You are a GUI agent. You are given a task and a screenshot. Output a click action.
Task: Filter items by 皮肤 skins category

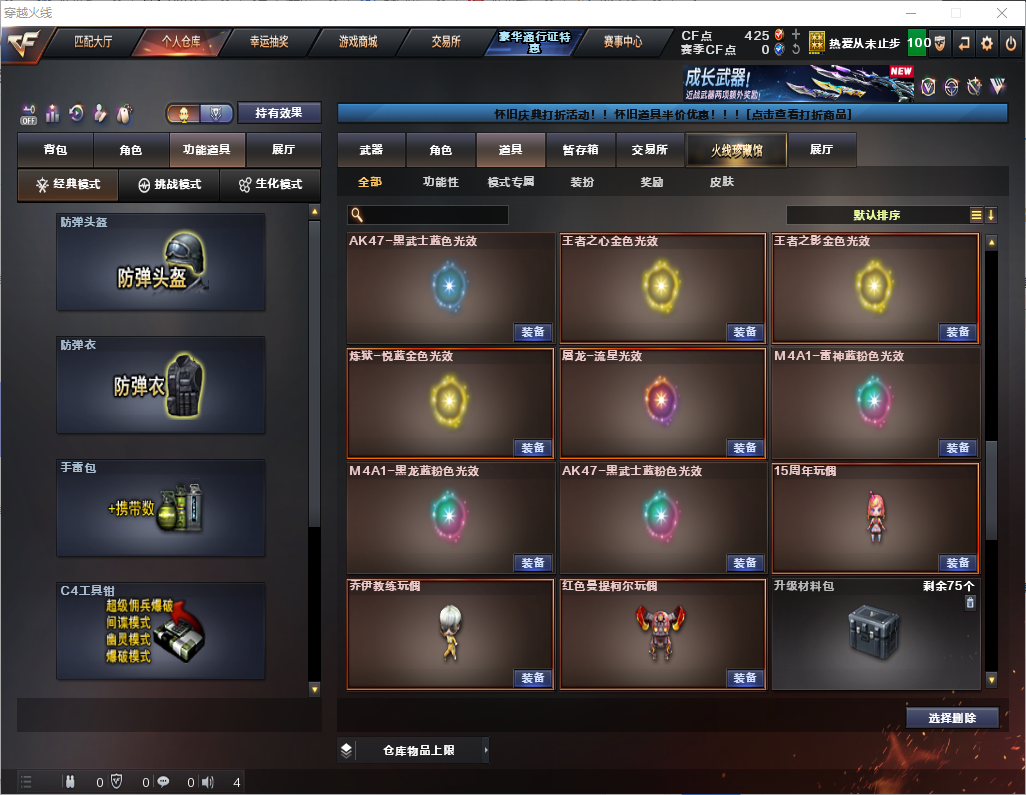coord(721,182)
